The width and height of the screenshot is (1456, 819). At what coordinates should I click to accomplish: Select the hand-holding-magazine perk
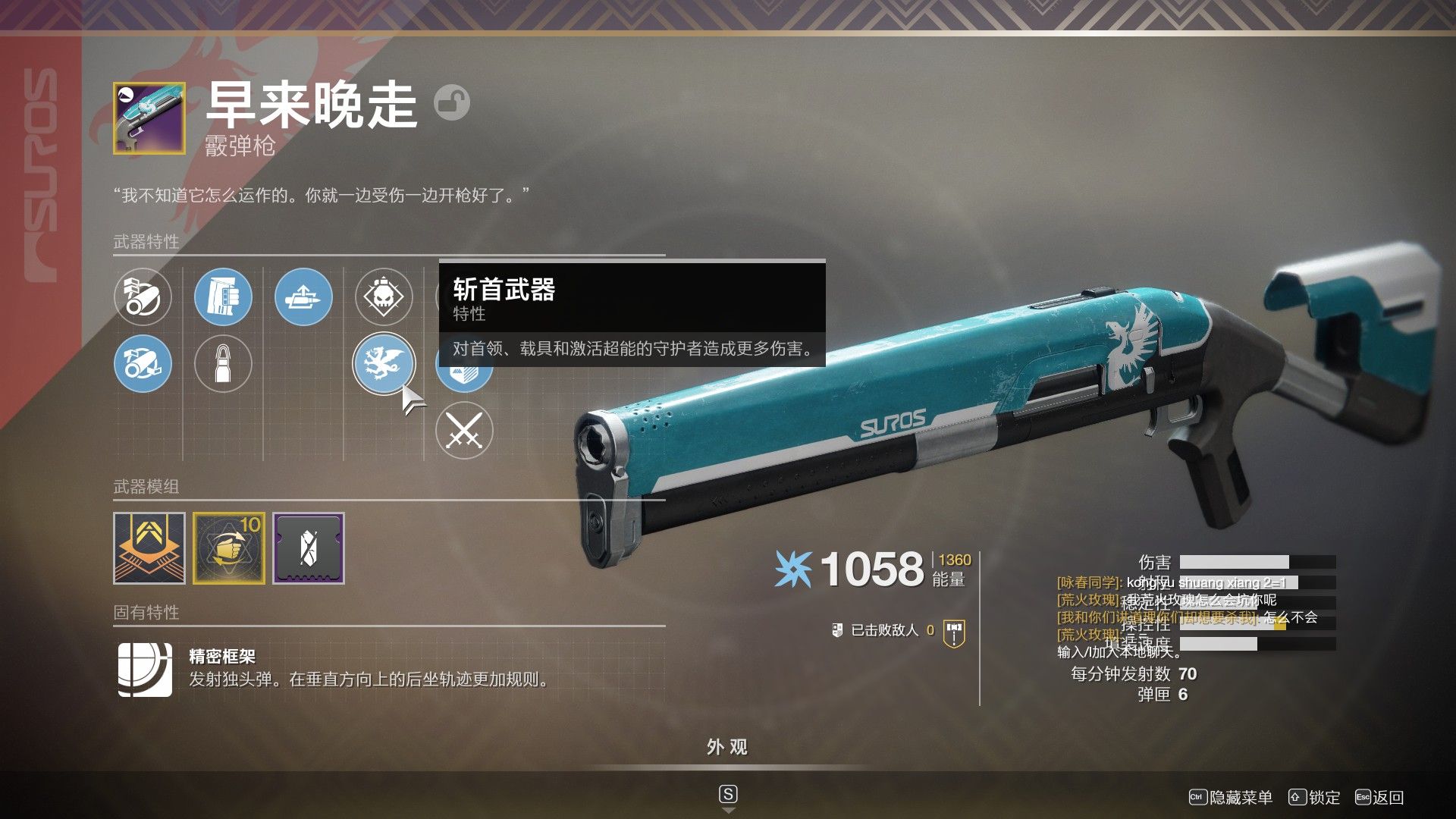tap(223, 297)
